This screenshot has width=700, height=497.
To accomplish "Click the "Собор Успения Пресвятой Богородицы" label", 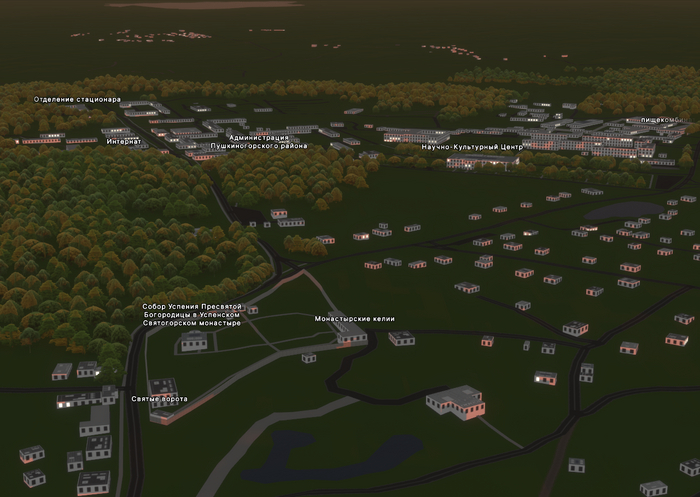I will coord(192,314).
